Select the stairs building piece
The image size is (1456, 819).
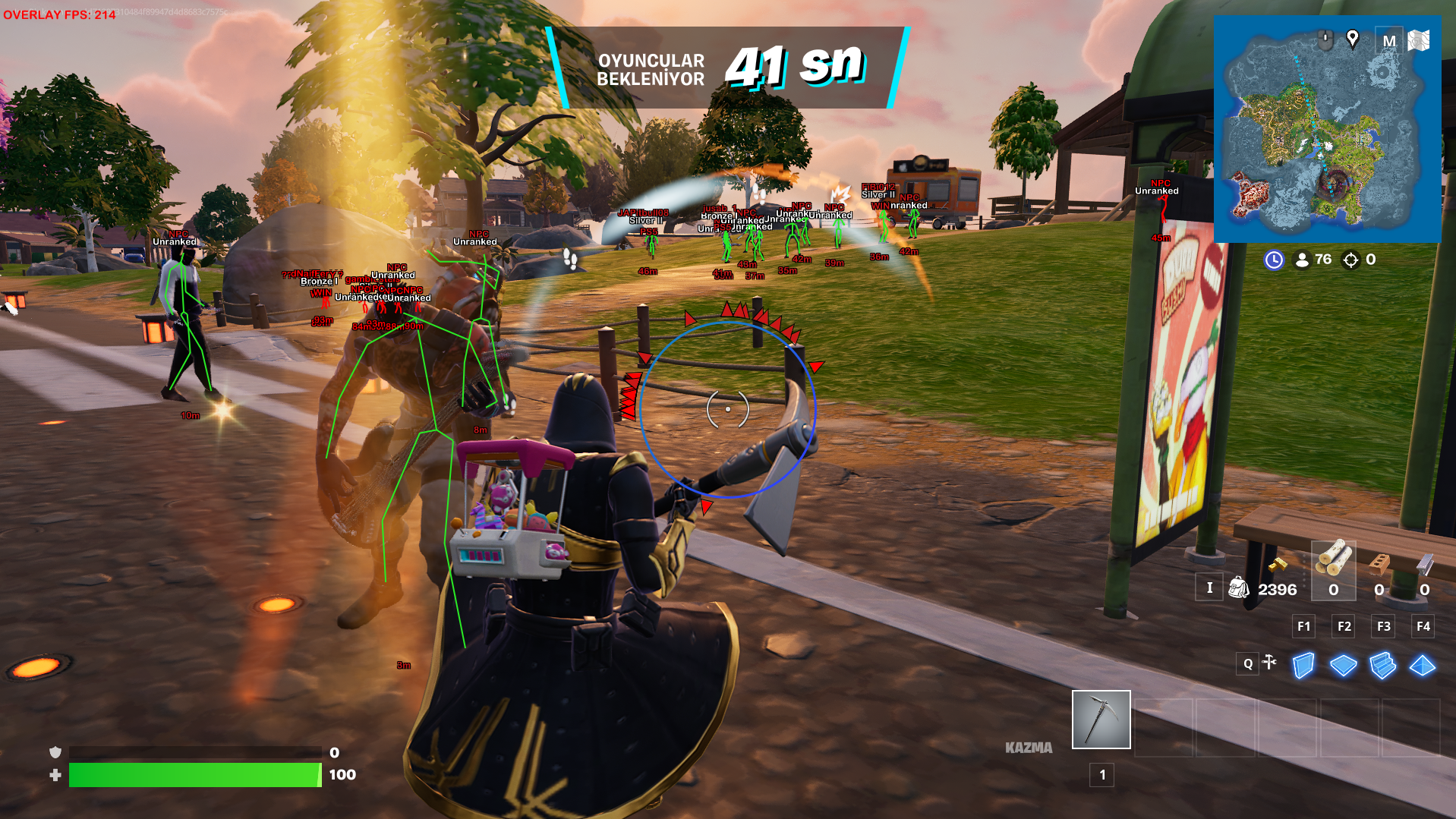[x=1382, y=666]
